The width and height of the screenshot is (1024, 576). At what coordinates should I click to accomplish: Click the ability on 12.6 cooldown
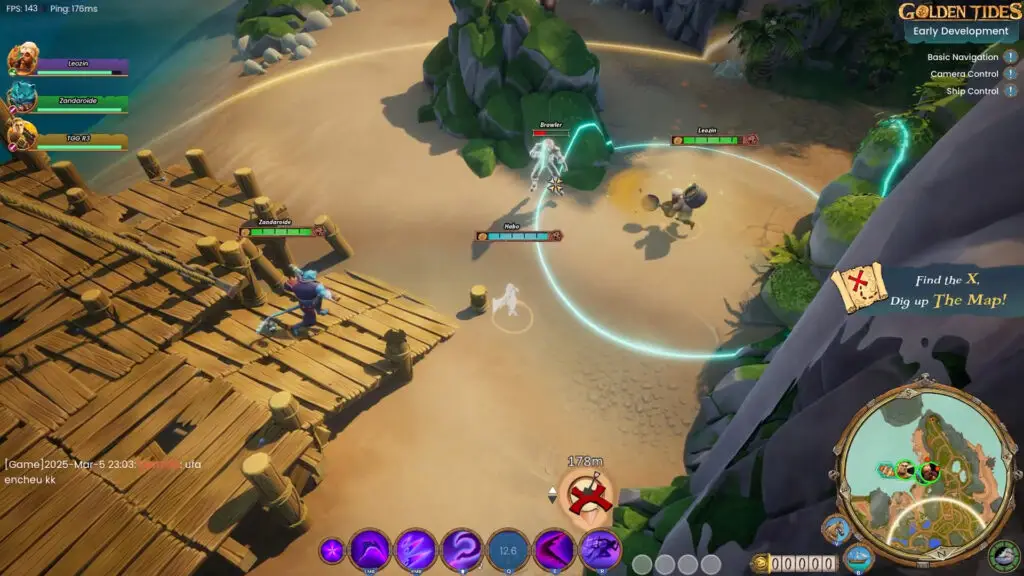508,549
